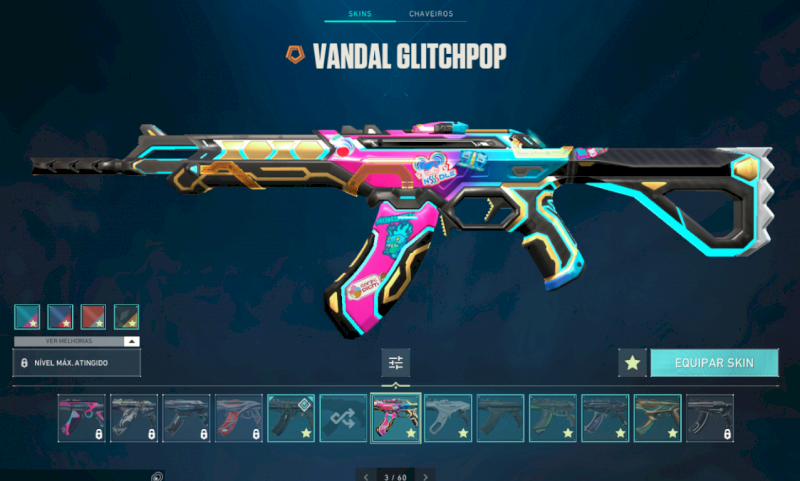This screenshot has height=481, width=800.
Task: Select the random shuffle skin tile
Action: [x=343, y=418]
